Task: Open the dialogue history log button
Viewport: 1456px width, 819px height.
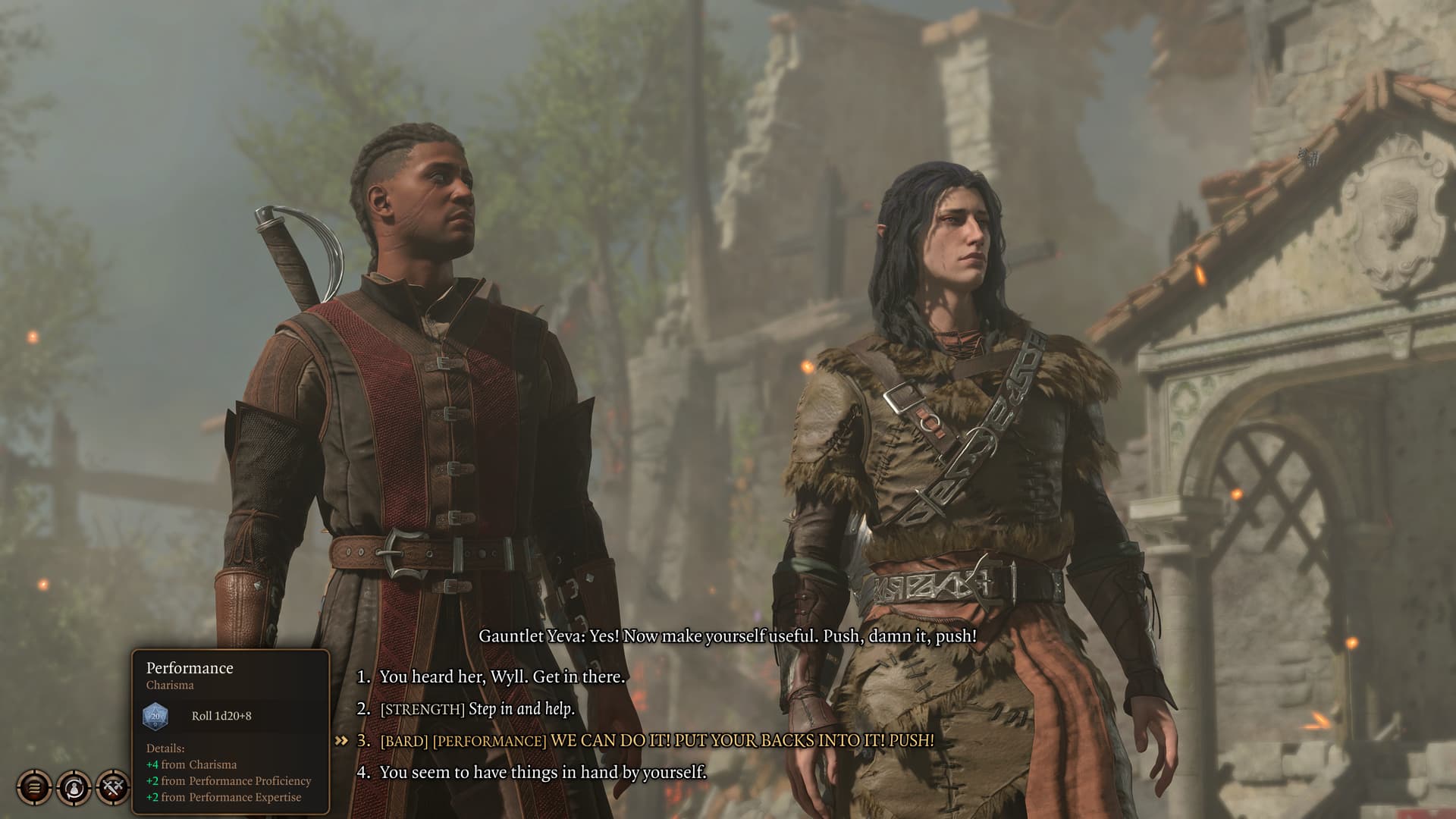Action: (x=35, y=787)
